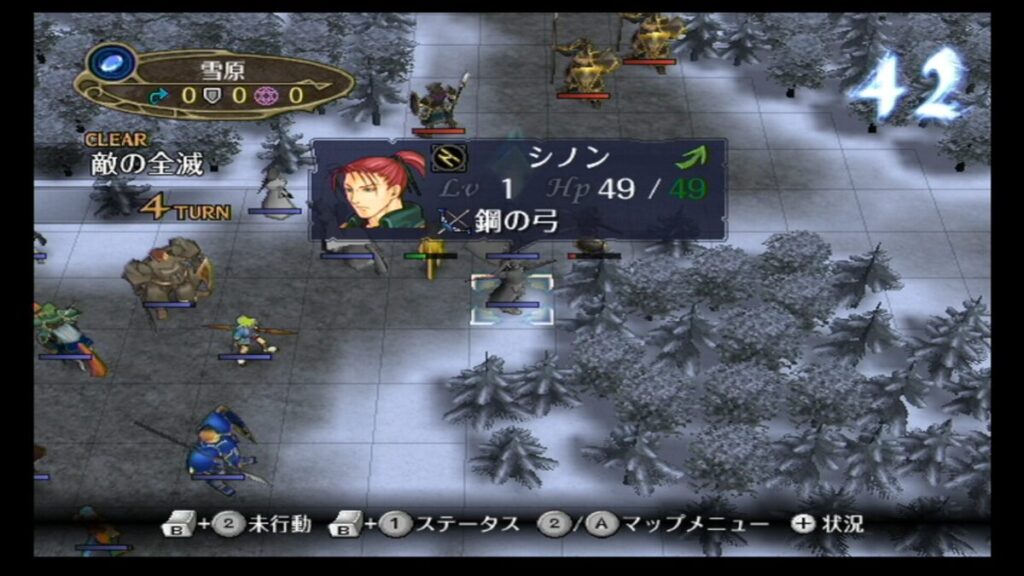Choose the 鋼の弓 weapon entry

(x=501, y=221)
